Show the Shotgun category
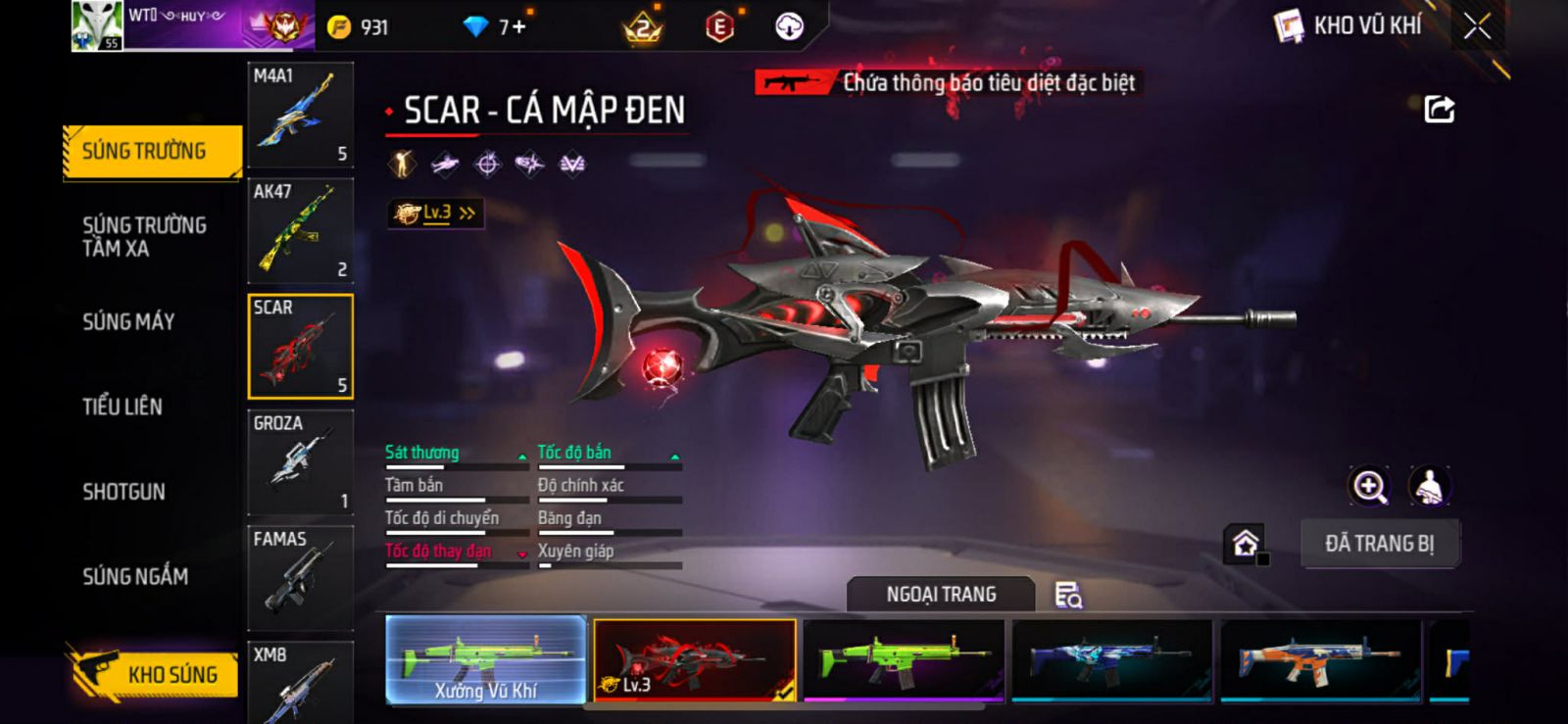Viewport: 1568px width, 724px height. tap(123, 492)
